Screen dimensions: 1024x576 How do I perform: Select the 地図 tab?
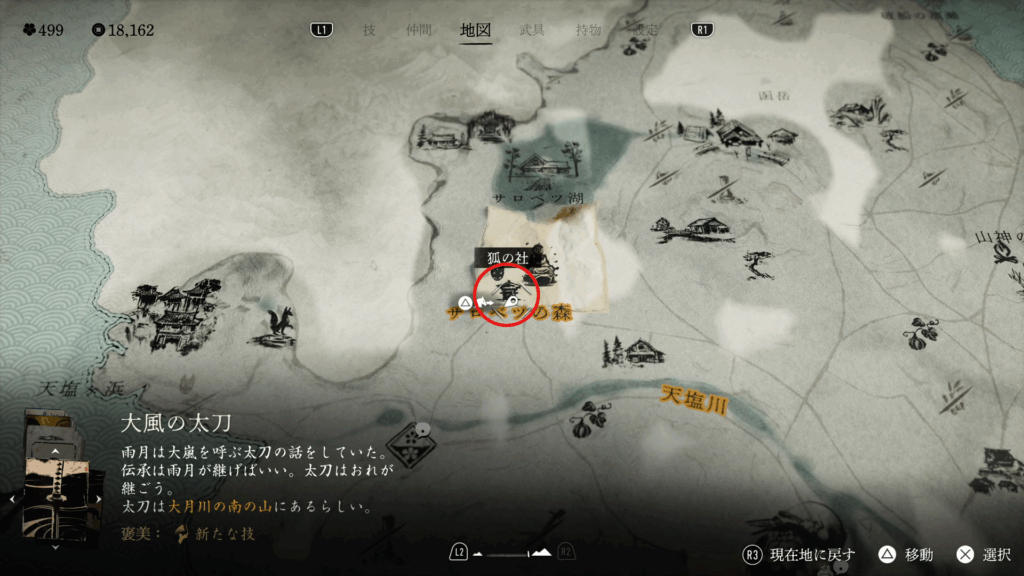pyautogui.click(x=475, y=30)
